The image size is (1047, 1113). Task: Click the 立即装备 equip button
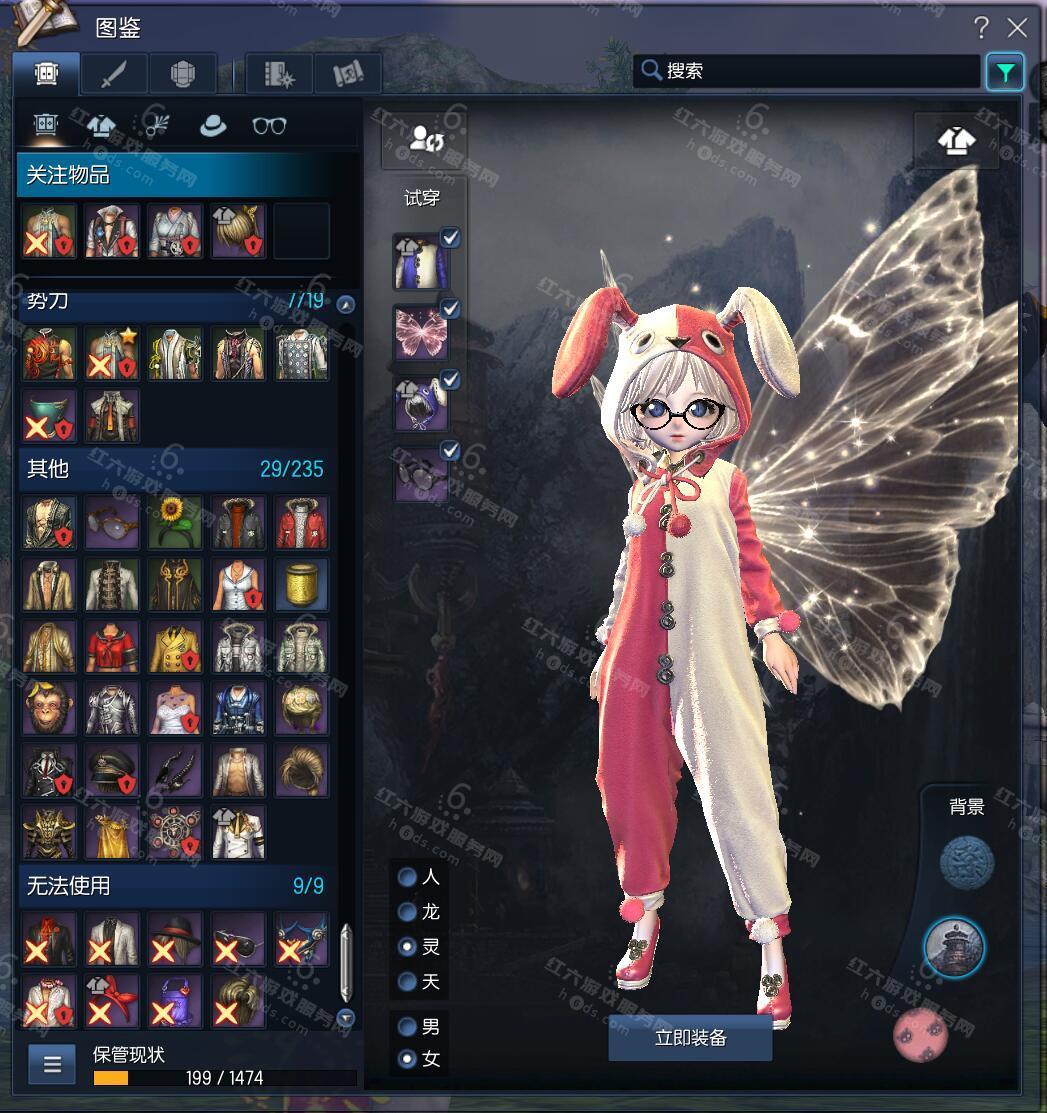(690, 1038)
